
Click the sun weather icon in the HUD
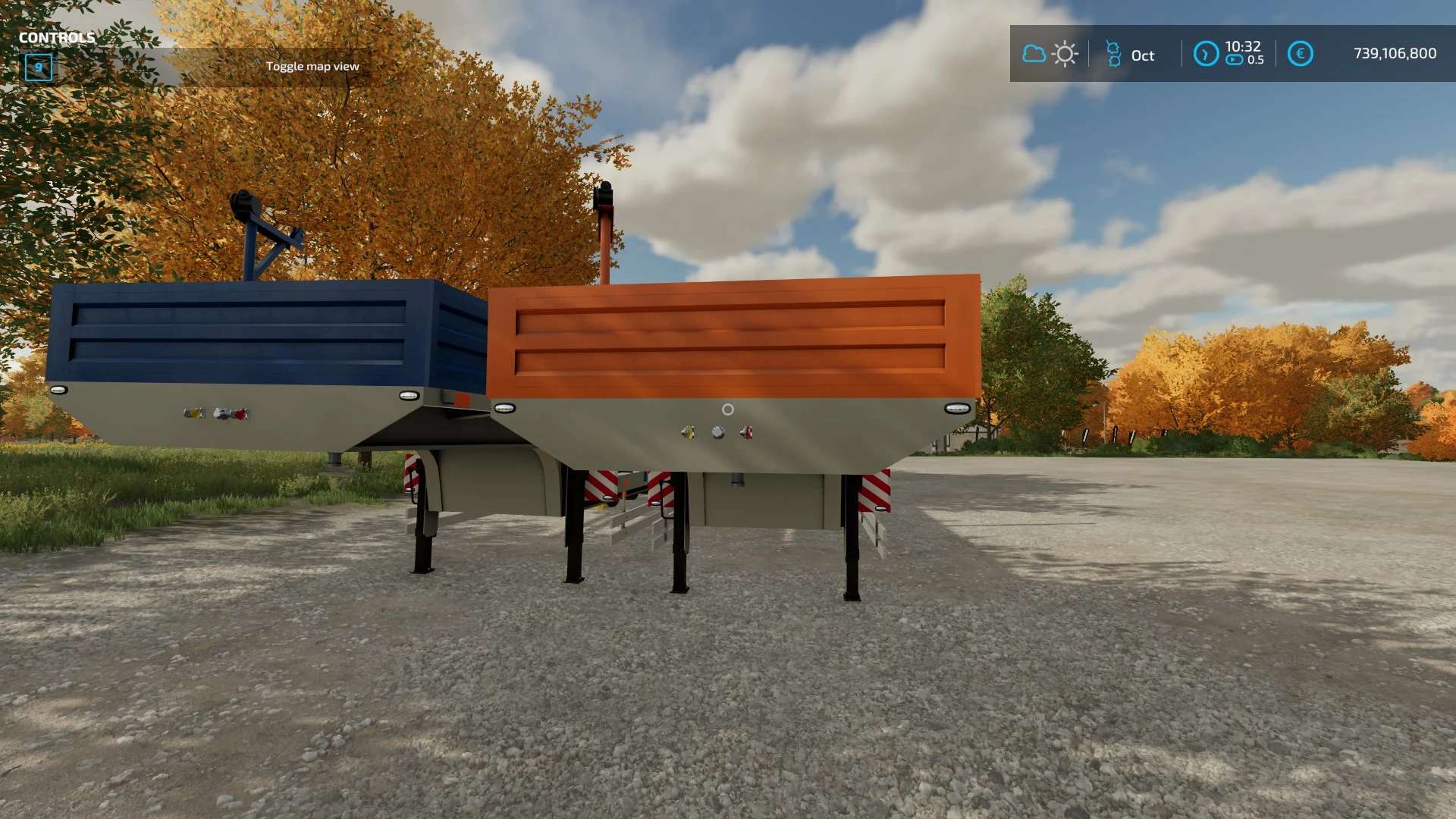click(x=1064, y=52)
